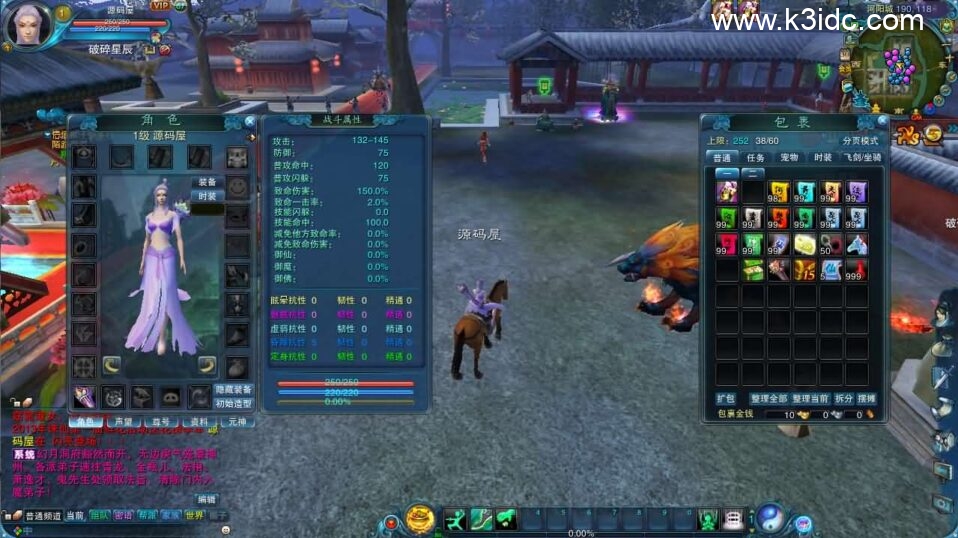This screenshot has width=958, height=538.
Task: Close the bag inventory window
Action: pyautogui.click(x=876, y=121)
